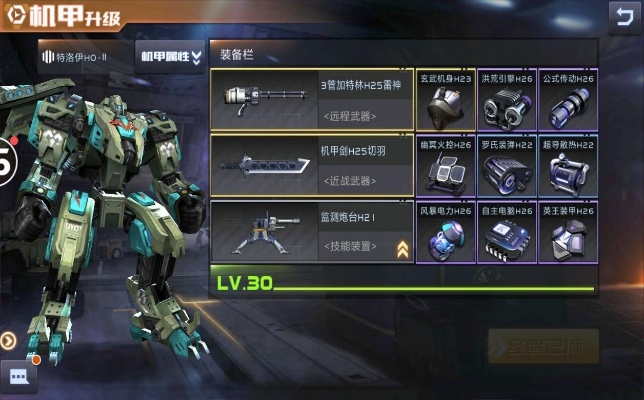Choose the 公式传动 H26 part
The height and width of the screenshot is (400, 644).
coord(567,101)
